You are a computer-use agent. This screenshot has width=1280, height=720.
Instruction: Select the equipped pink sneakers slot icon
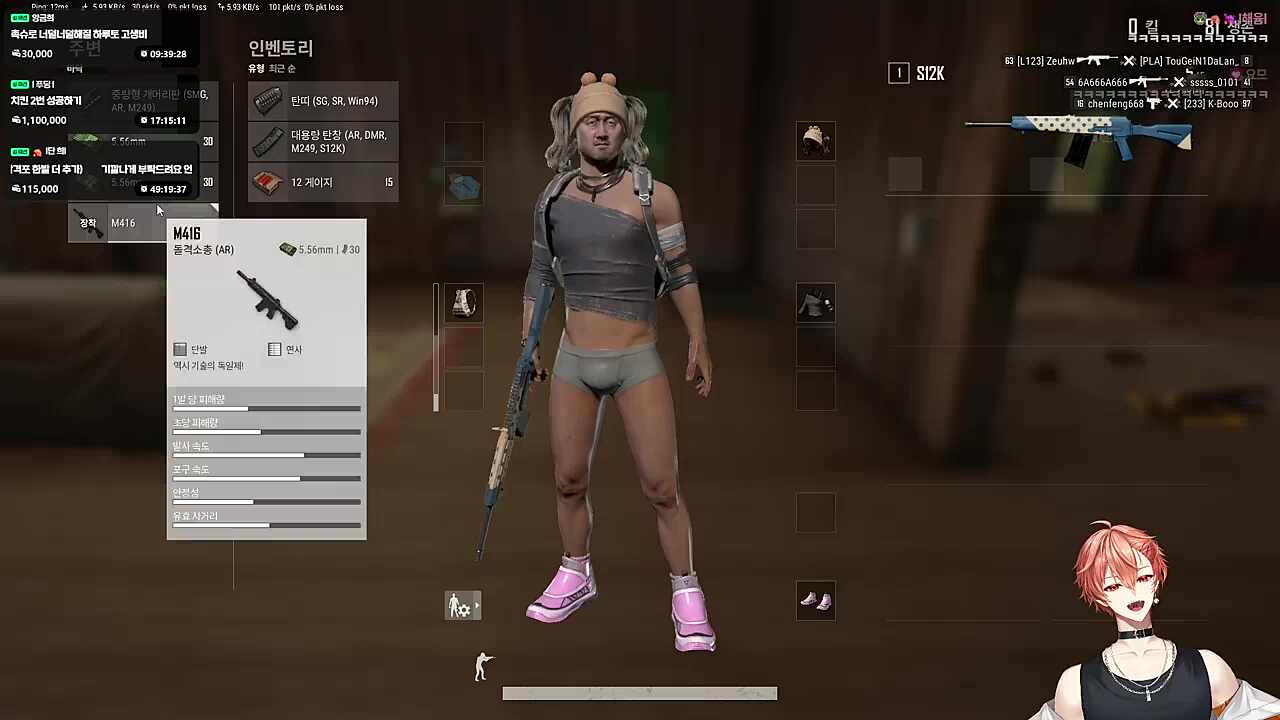point(815,600)
